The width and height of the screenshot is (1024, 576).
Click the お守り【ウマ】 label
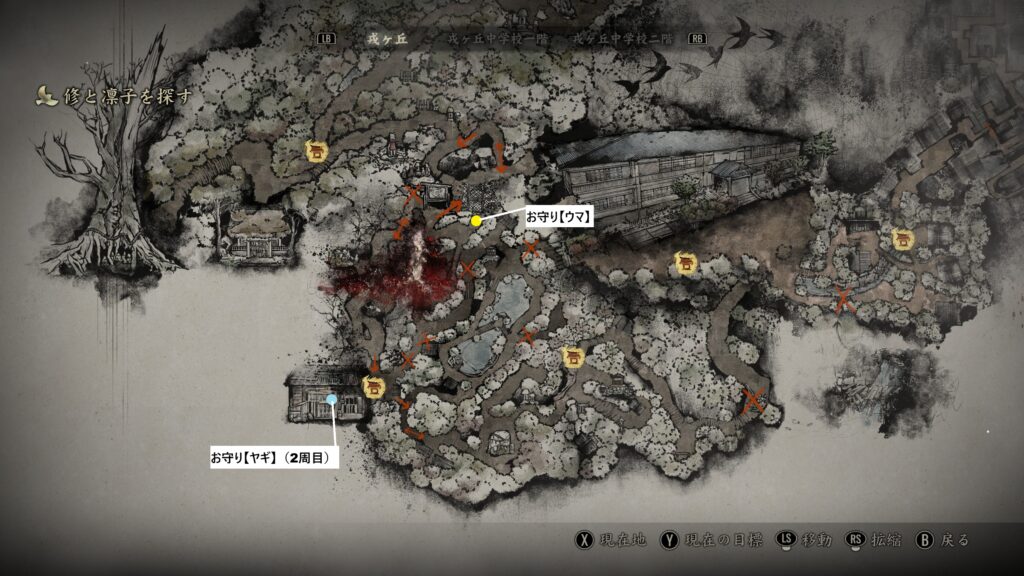pos(560,216)
